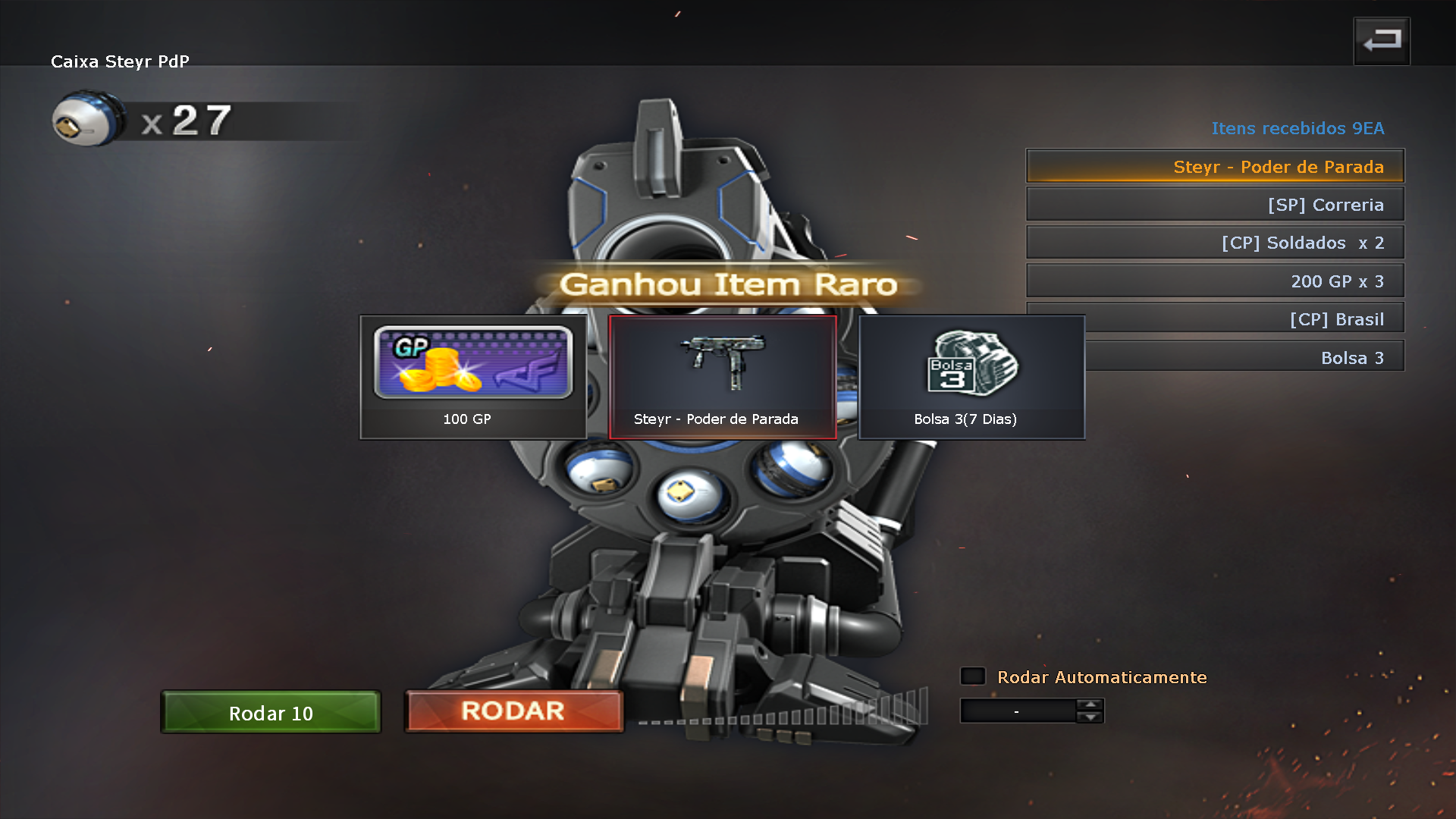Hit the red RODAR button
Viewport: 1456px width, 819px height.
[513, 711]
